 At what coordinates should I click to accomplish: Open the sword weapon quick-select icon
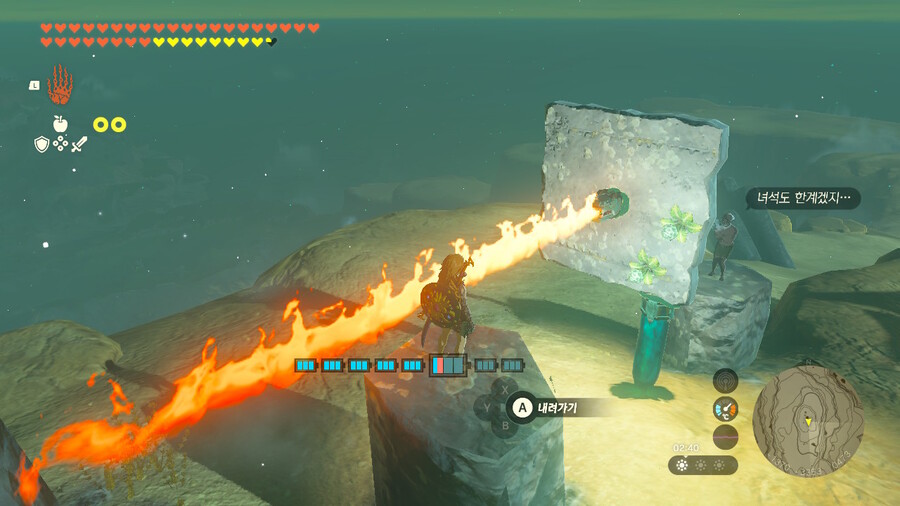coord(79,145)
